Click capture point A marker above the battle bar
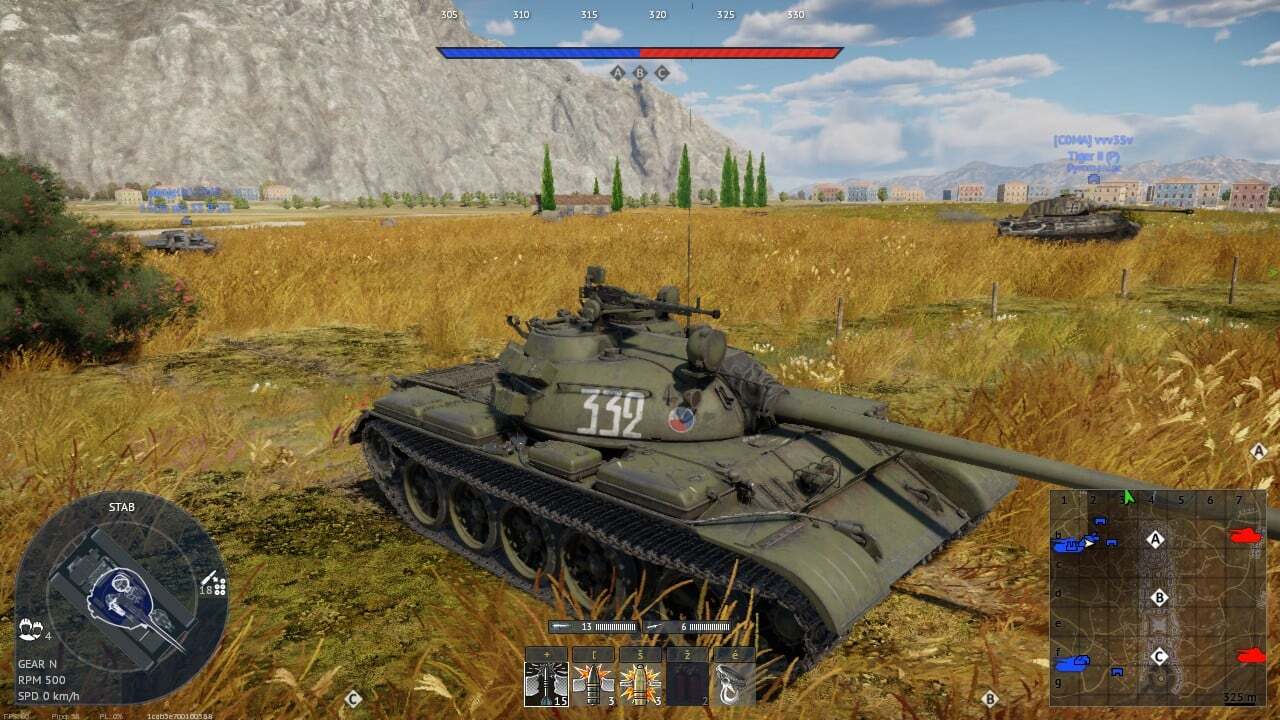This screenshot has height=720, width=1280. click(x=616, y=72)
